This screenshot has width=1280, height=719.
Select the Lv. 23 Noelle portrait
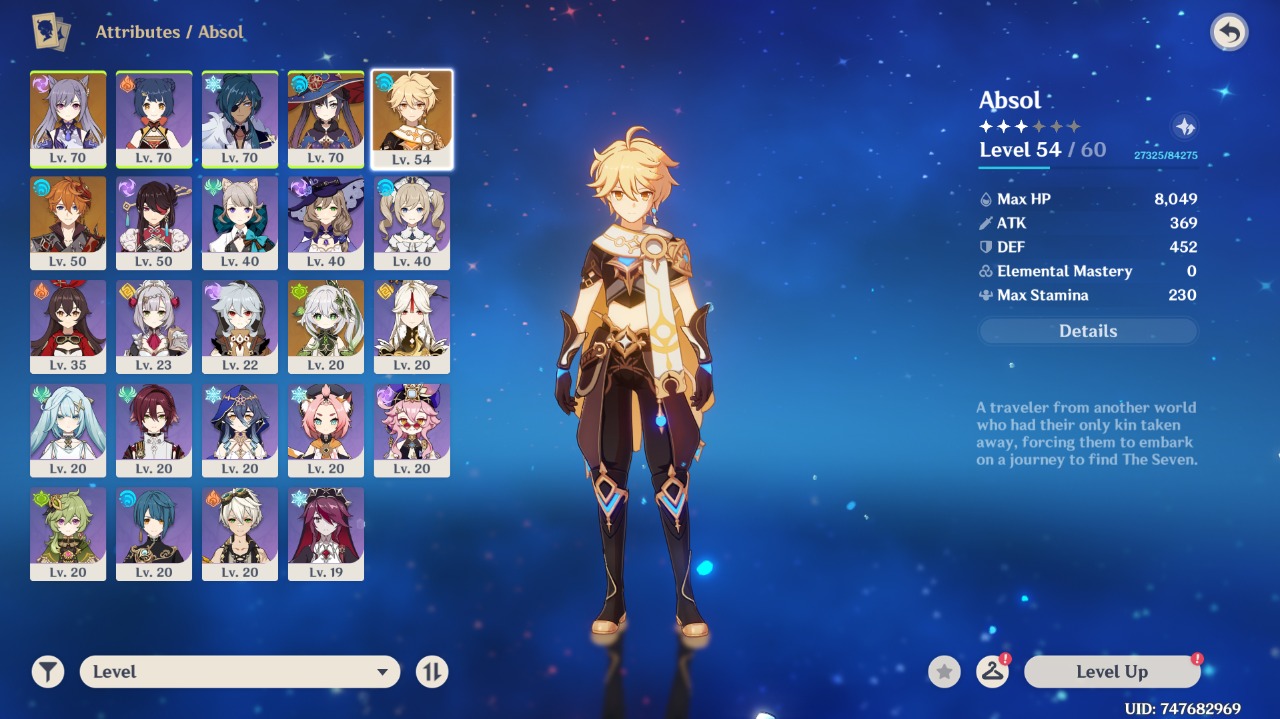click(x=154, y=327)
